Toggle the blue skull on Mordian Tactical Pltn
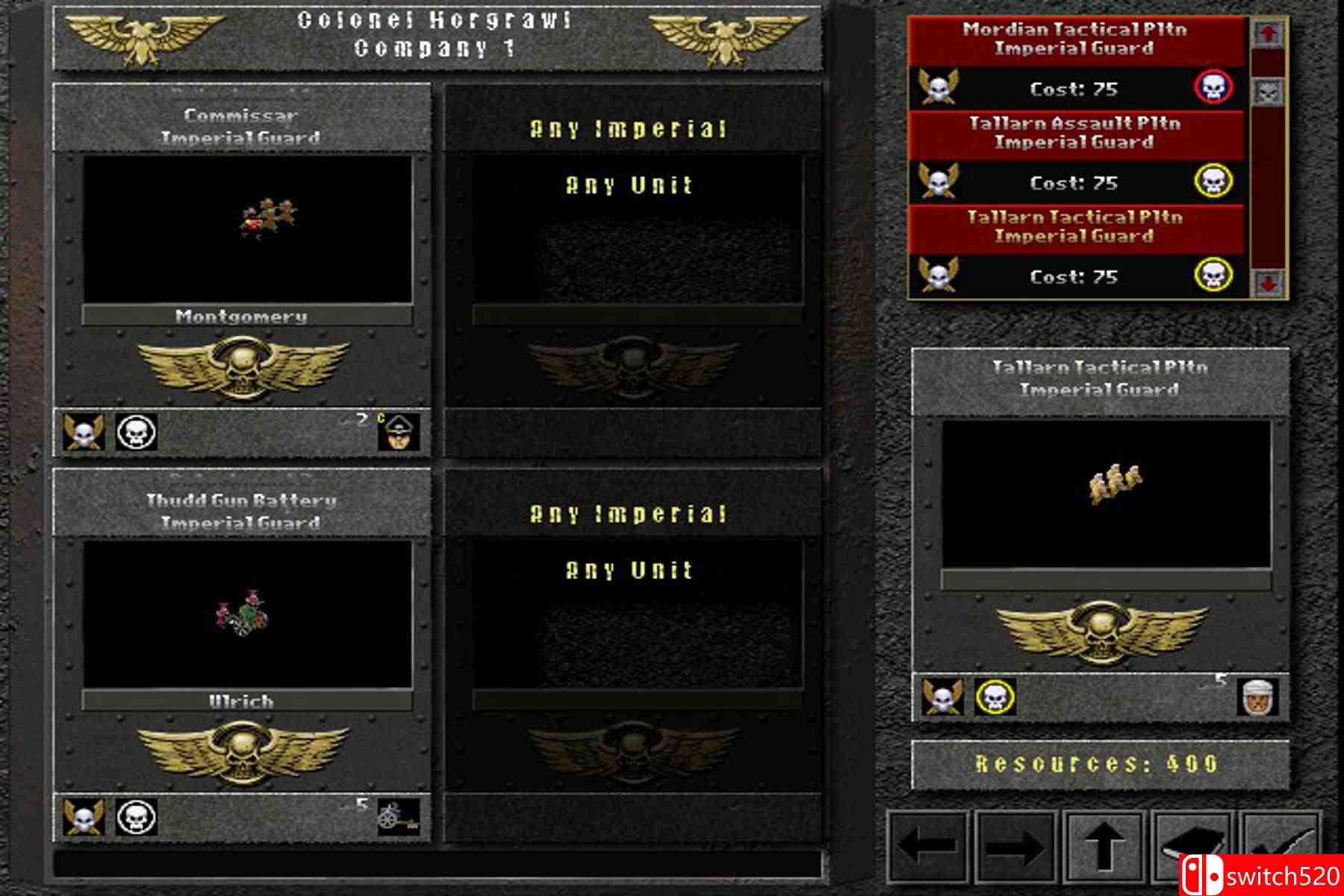The image size is (1344, 896). pyautogui.click(x=1216, y=89)
